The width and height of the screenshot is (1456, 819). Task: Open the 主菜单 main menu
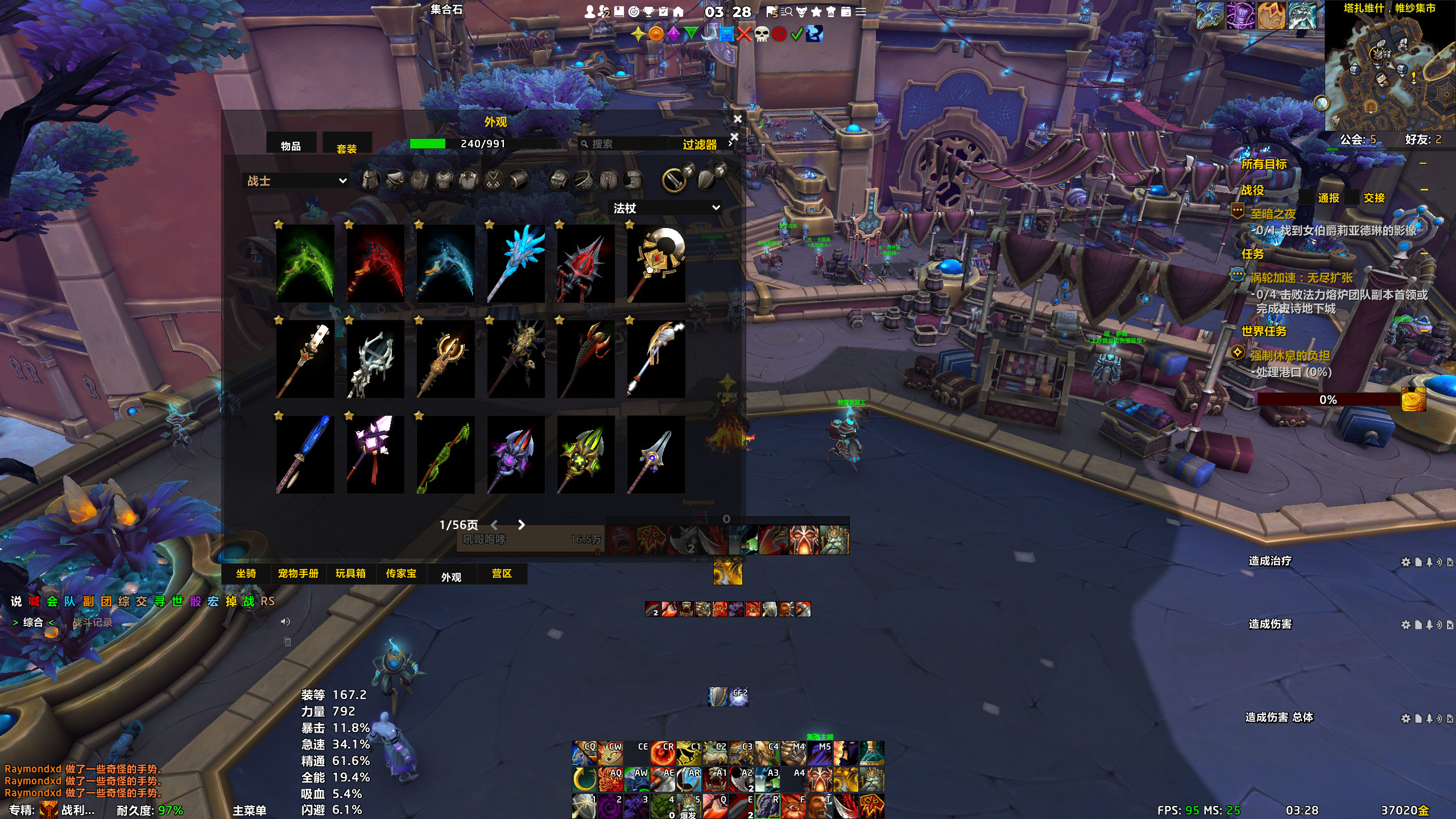coord(249,810)
